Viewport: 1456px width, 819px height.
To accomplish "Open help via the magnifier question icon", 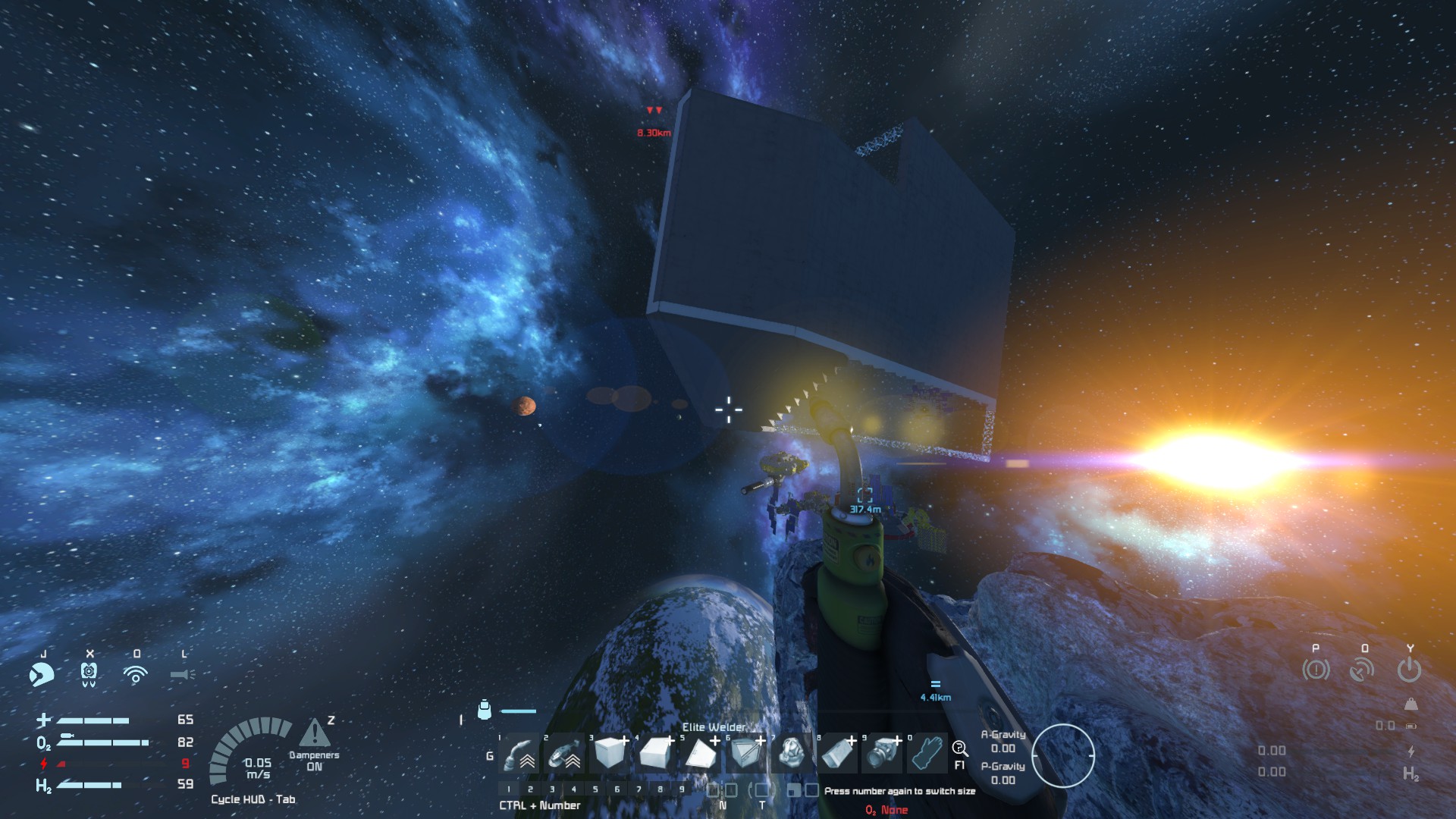I will tap(959, 749).
